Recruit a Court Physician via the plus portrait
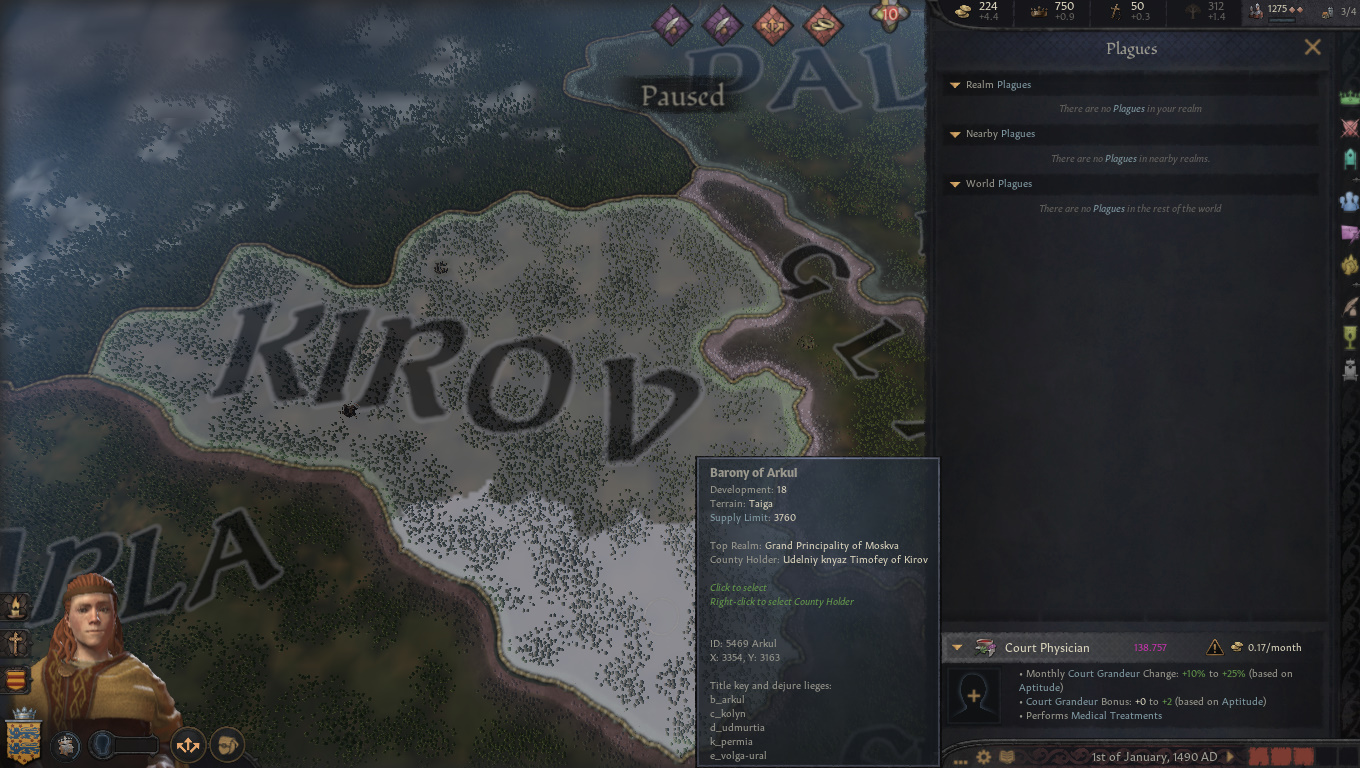Viewport: 1360px width, 768px height. 974,695
